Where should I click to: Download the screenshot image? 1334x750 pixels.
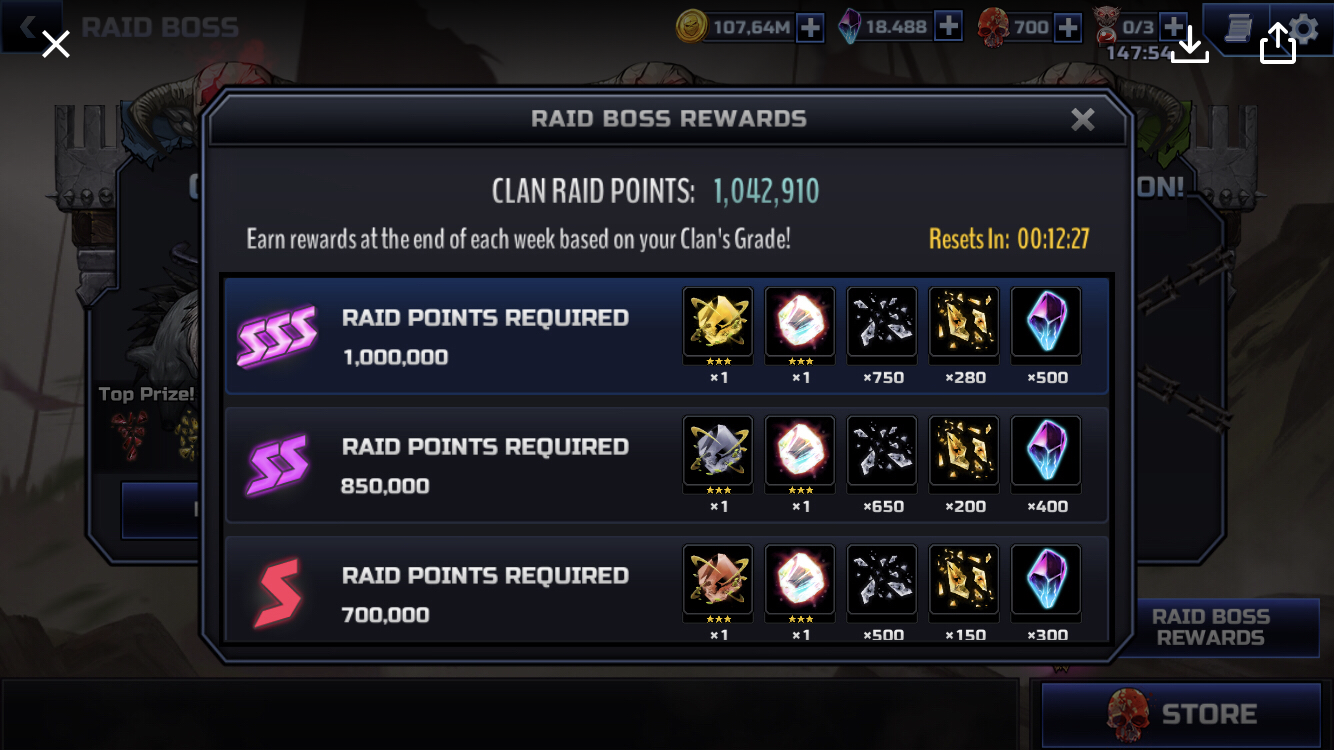coord(1189,44)
